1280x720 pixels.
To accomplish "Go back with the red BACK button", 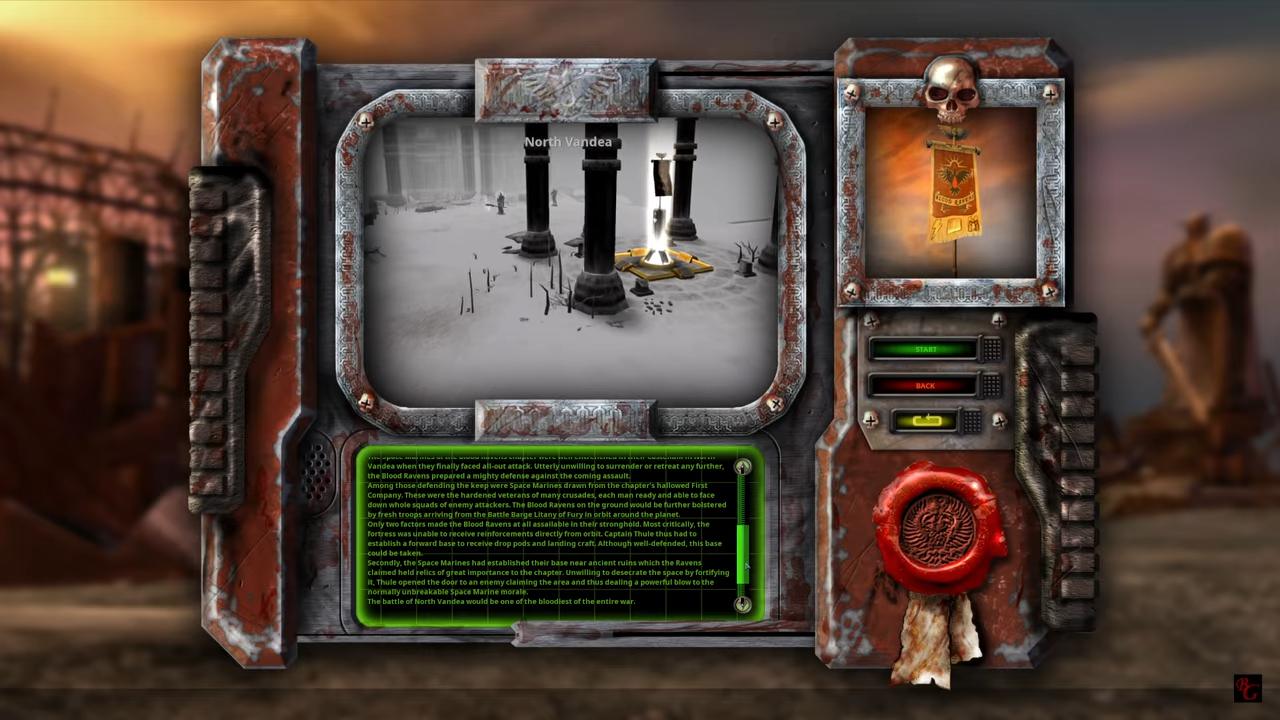I will (x=924, y=385).
